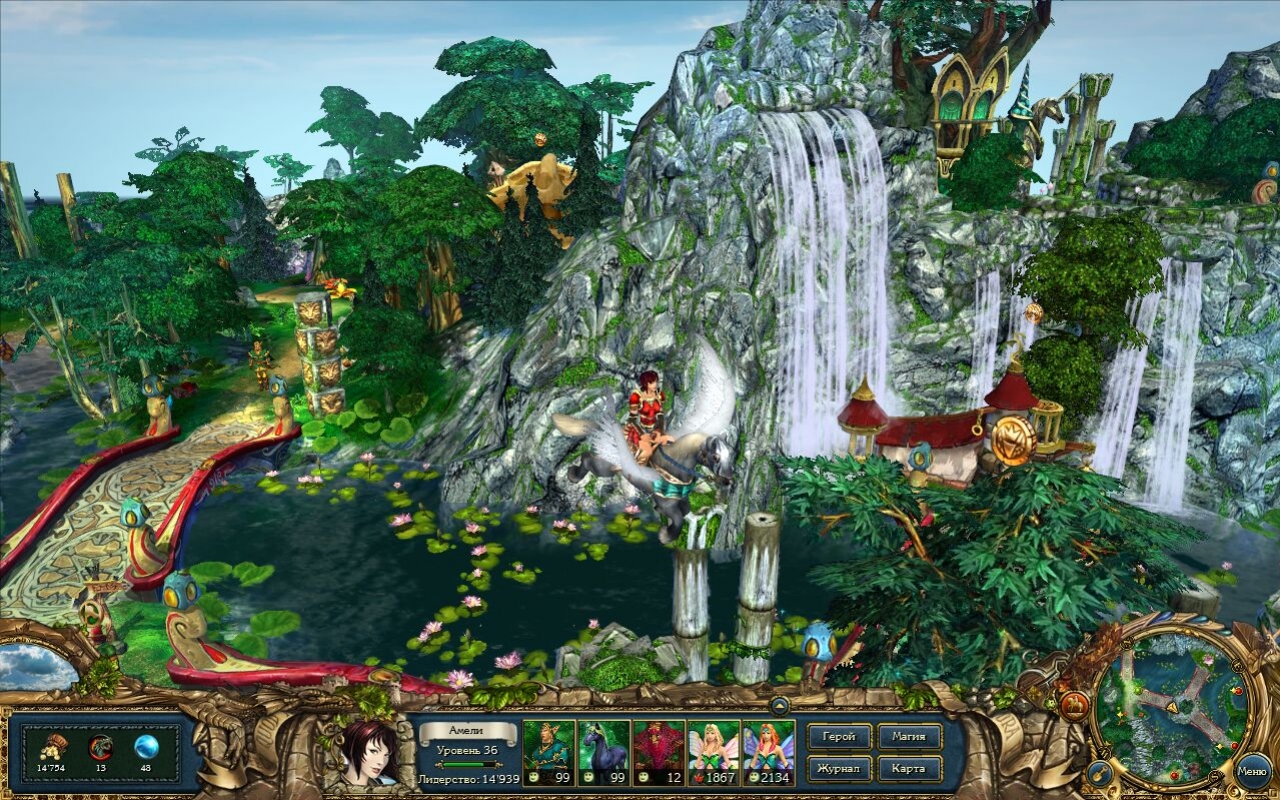
Task: Click the hero name scroll Амели
Action: 465,731
